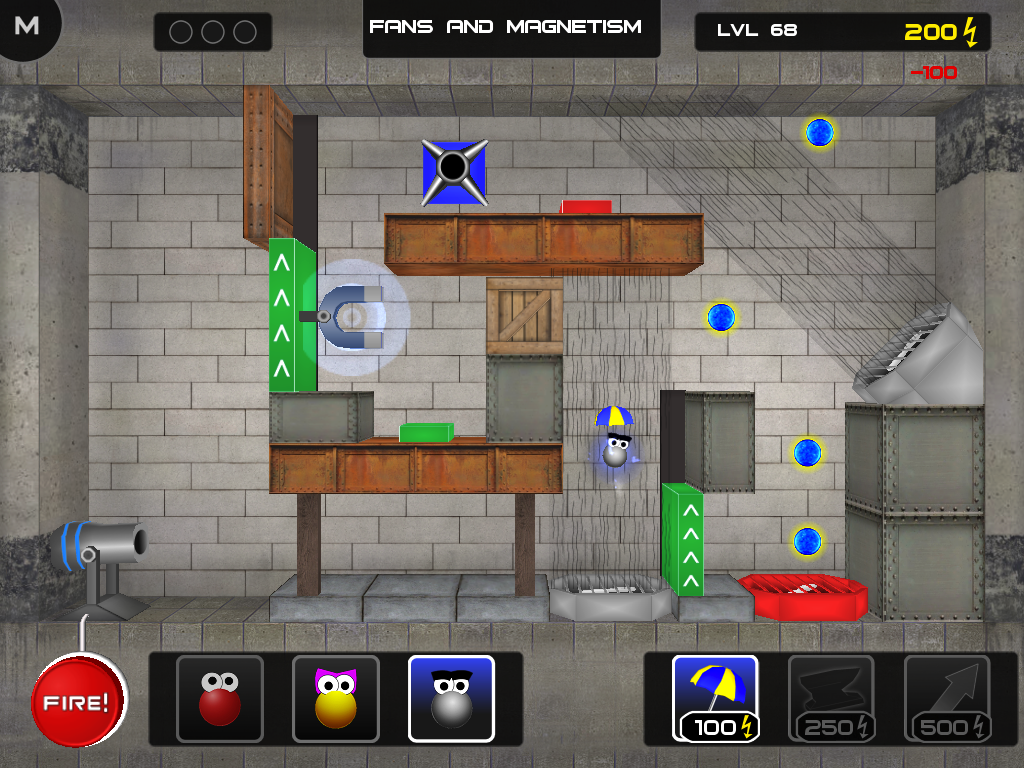Pick the 250 energy power-up
Screen dimensions: 1024x768
(x=831, y=698)
